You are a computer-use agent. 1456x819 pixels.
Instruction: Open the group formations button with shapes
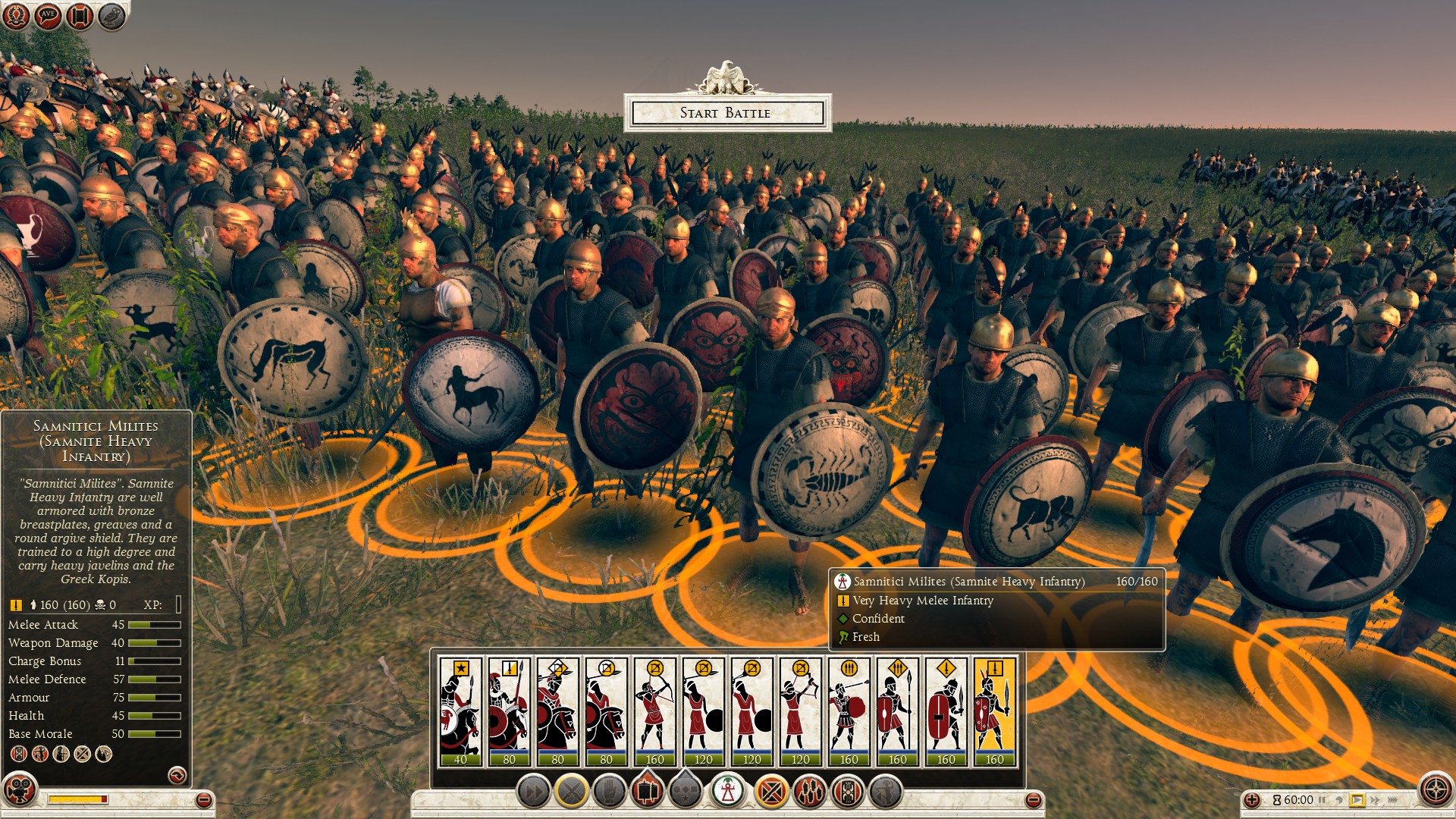pyautogui.click(x=686, y=792)
